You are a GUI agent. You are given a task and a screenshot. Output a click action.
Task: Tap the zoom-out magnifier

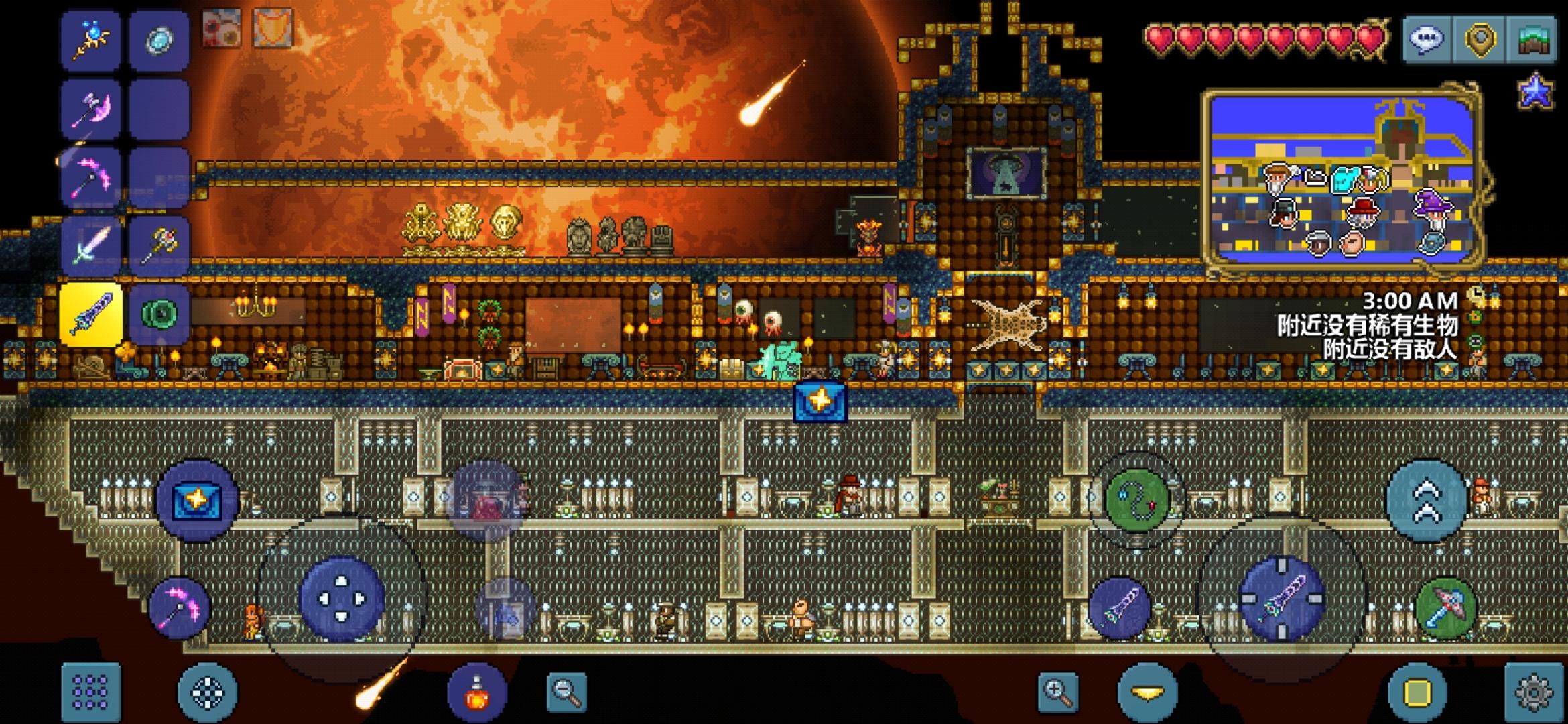coord(566,692)
